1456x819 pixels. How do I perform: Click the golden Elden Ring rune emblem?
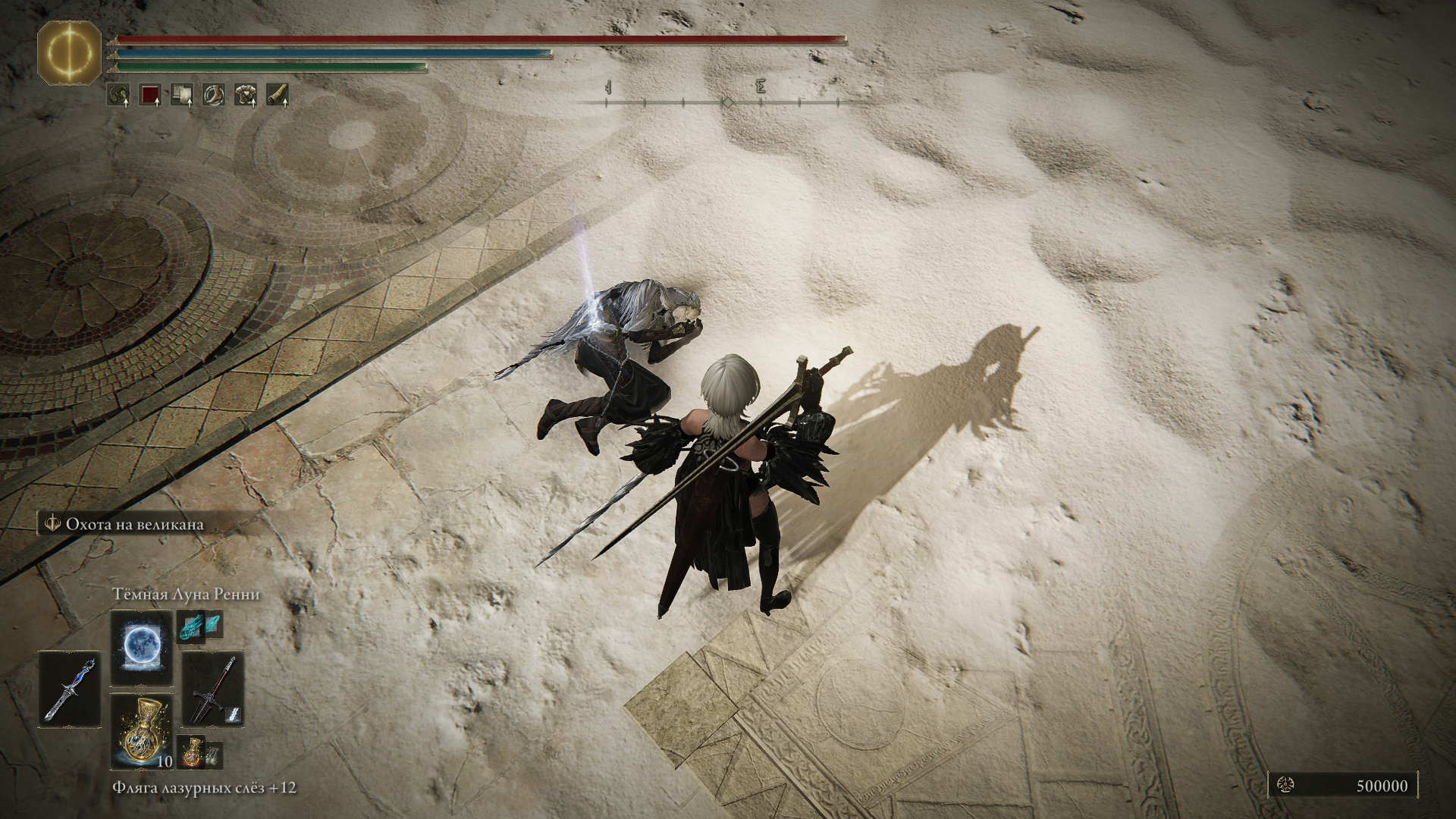(70, 52)
